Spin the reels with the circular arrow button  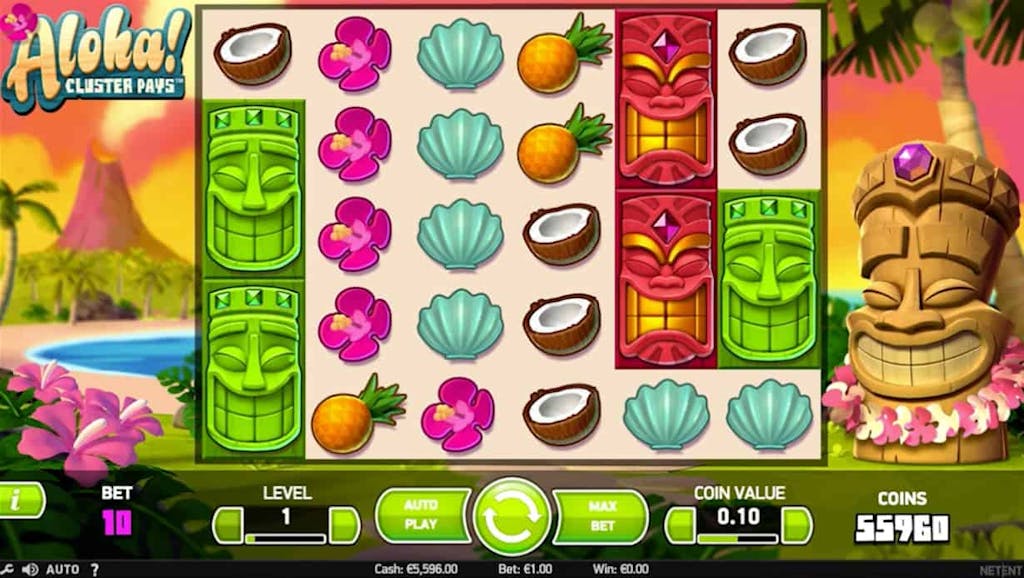(x=511, y=516)
